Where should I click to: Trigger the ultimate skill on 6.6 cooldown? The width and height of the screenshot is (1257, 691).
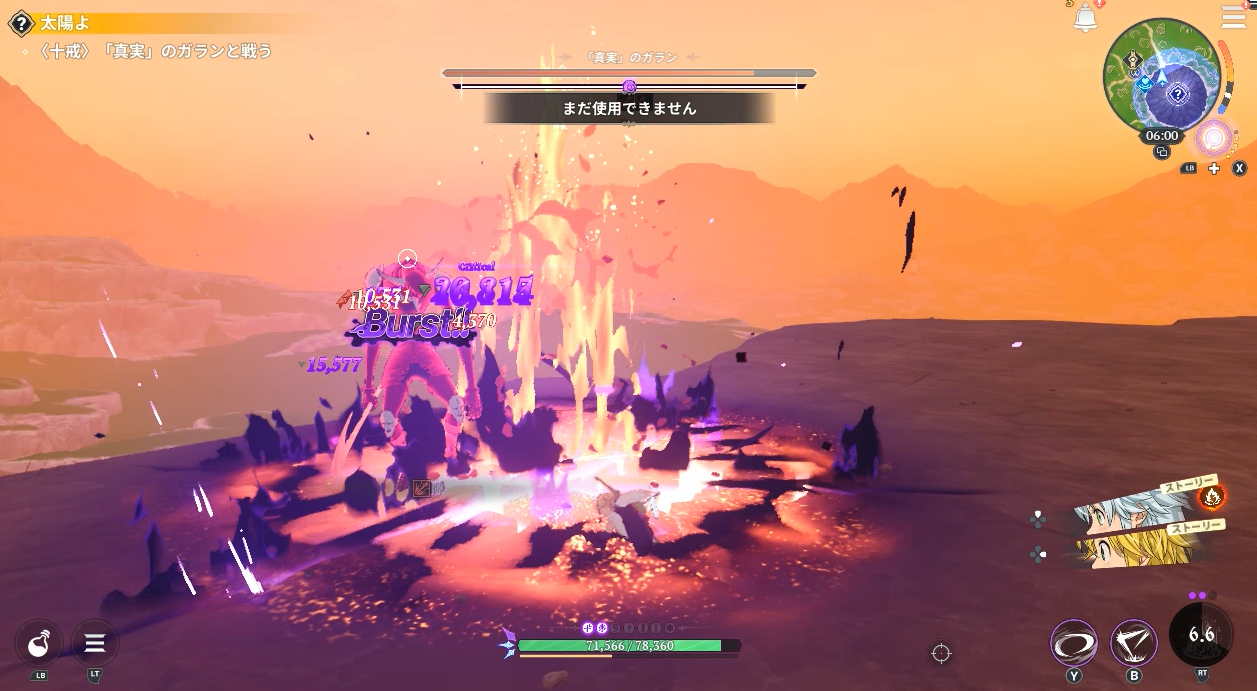(x=1200, y=635)
